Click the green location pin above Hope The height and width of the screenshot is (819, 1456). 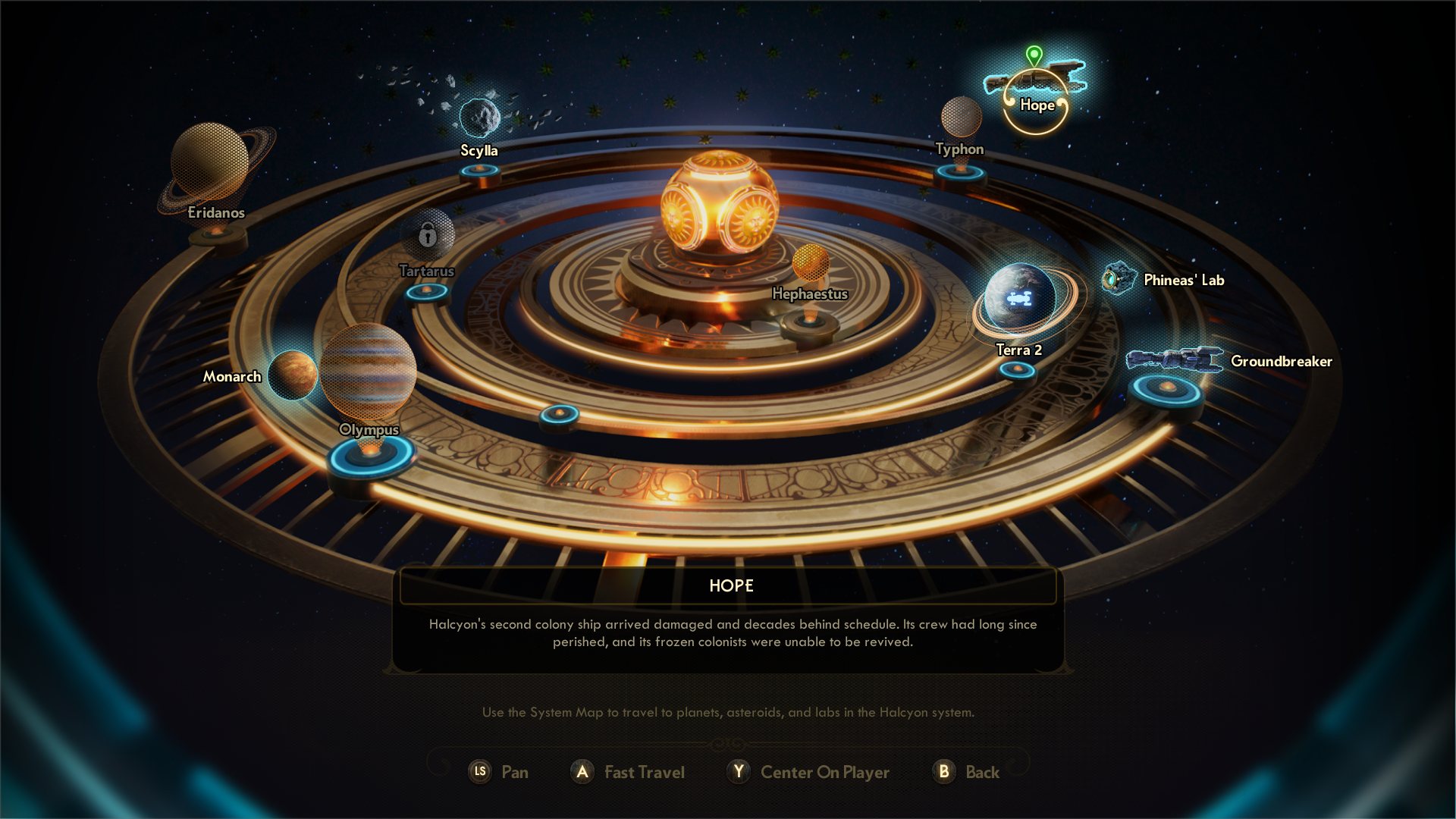coord(1034,55)
